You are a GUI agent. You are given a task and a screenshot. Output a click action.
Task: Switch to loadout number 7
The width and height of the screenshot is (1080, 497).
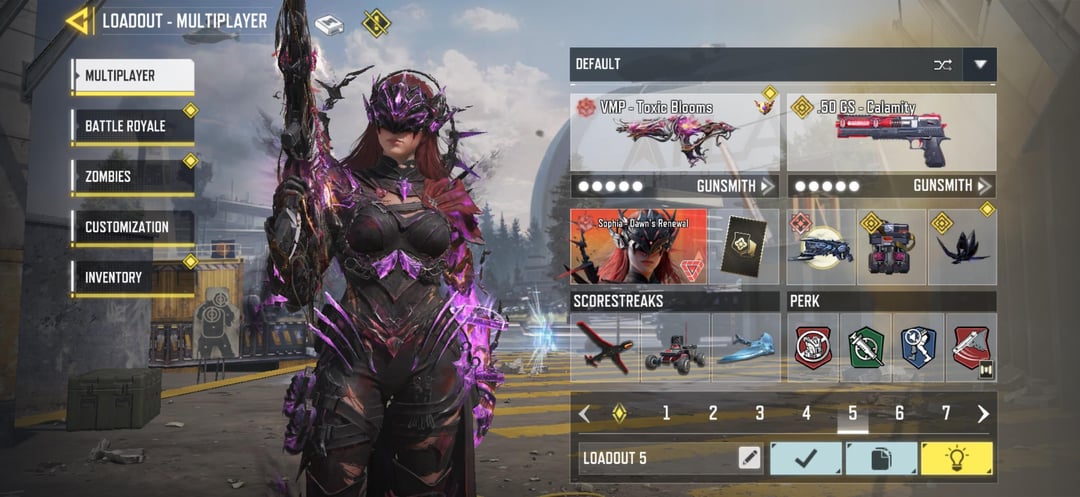pyautogui.click(x=946, y=414)
